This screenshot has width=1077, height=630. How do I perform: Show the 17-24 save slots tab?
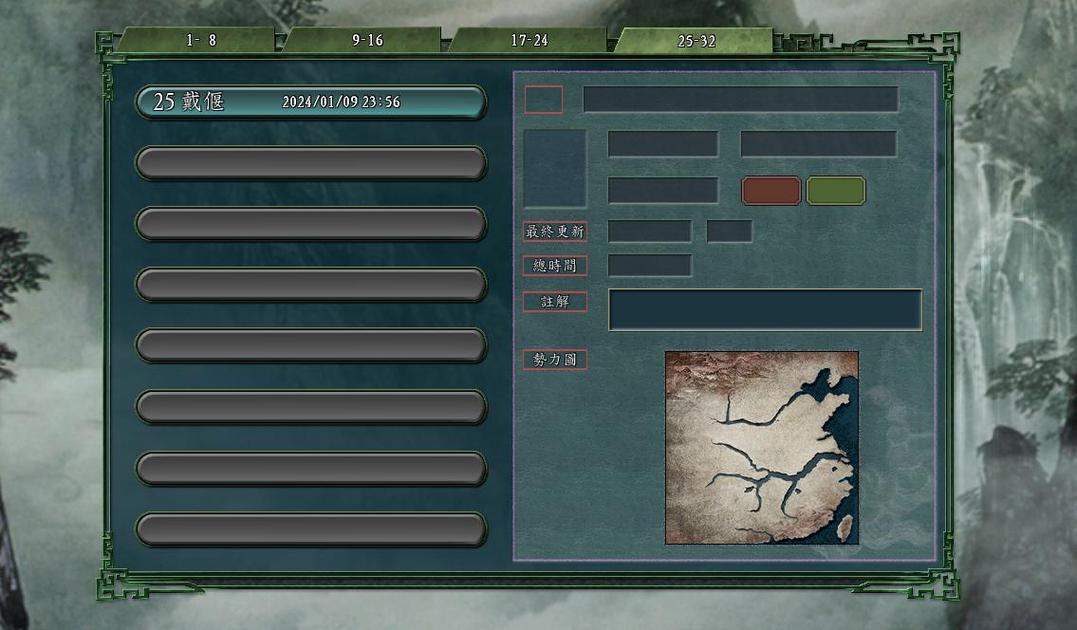click(529, 41)
